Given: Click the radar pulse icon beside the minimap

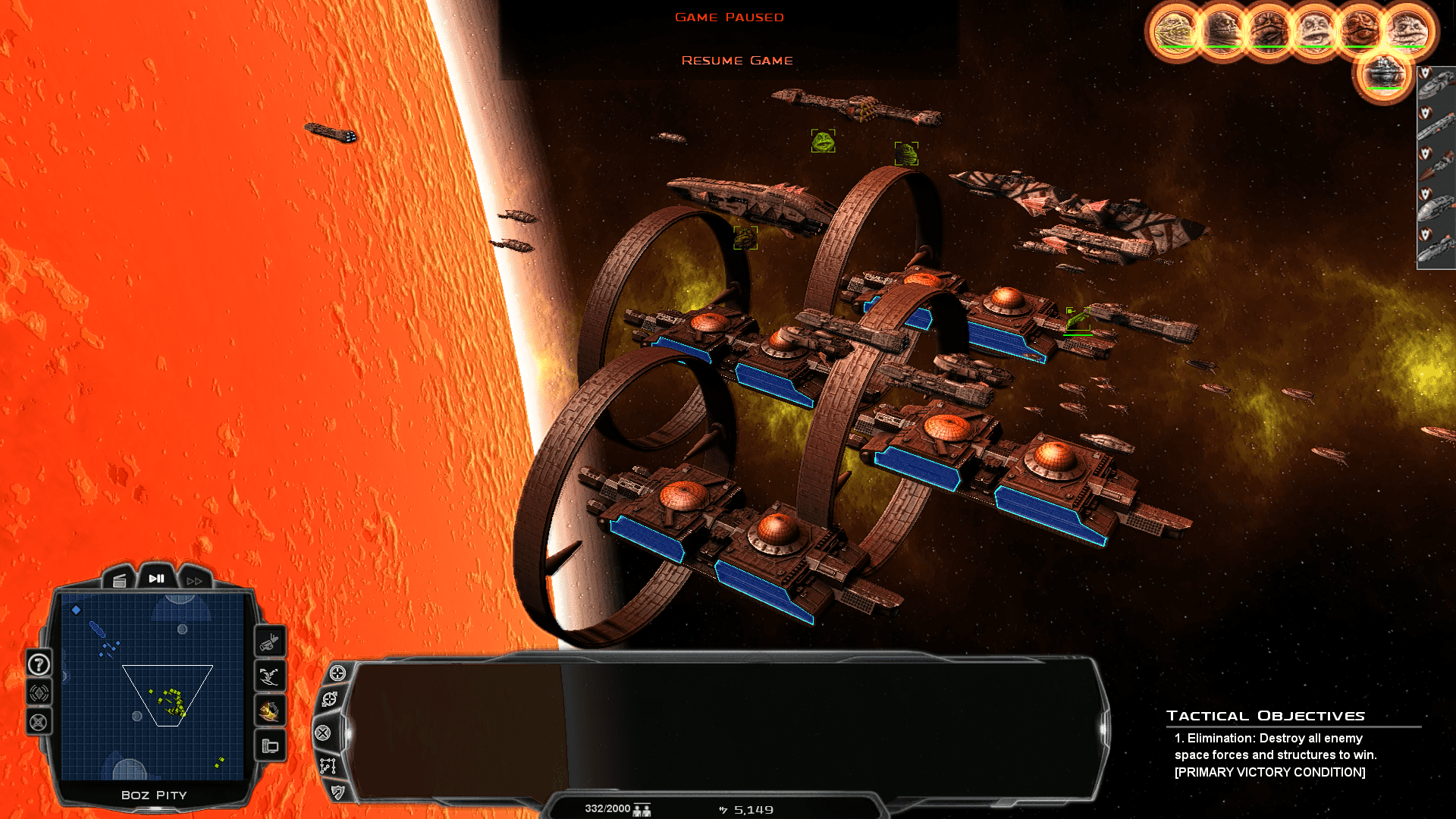Looking at the screenshot, I should tap(39, 693).
